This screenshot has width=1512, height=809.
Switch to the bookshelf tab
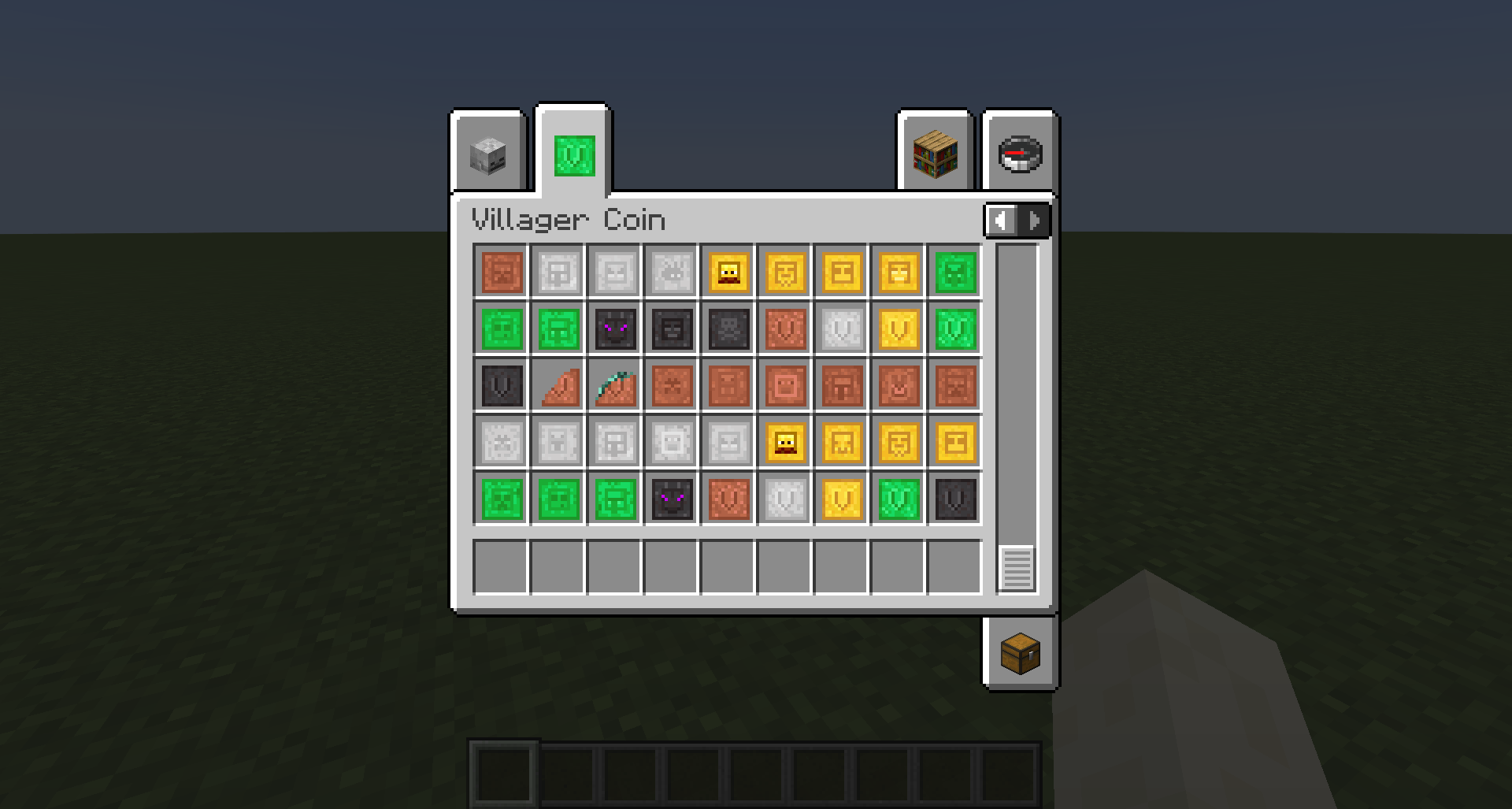pyautogui.click(x=934, y=152)
